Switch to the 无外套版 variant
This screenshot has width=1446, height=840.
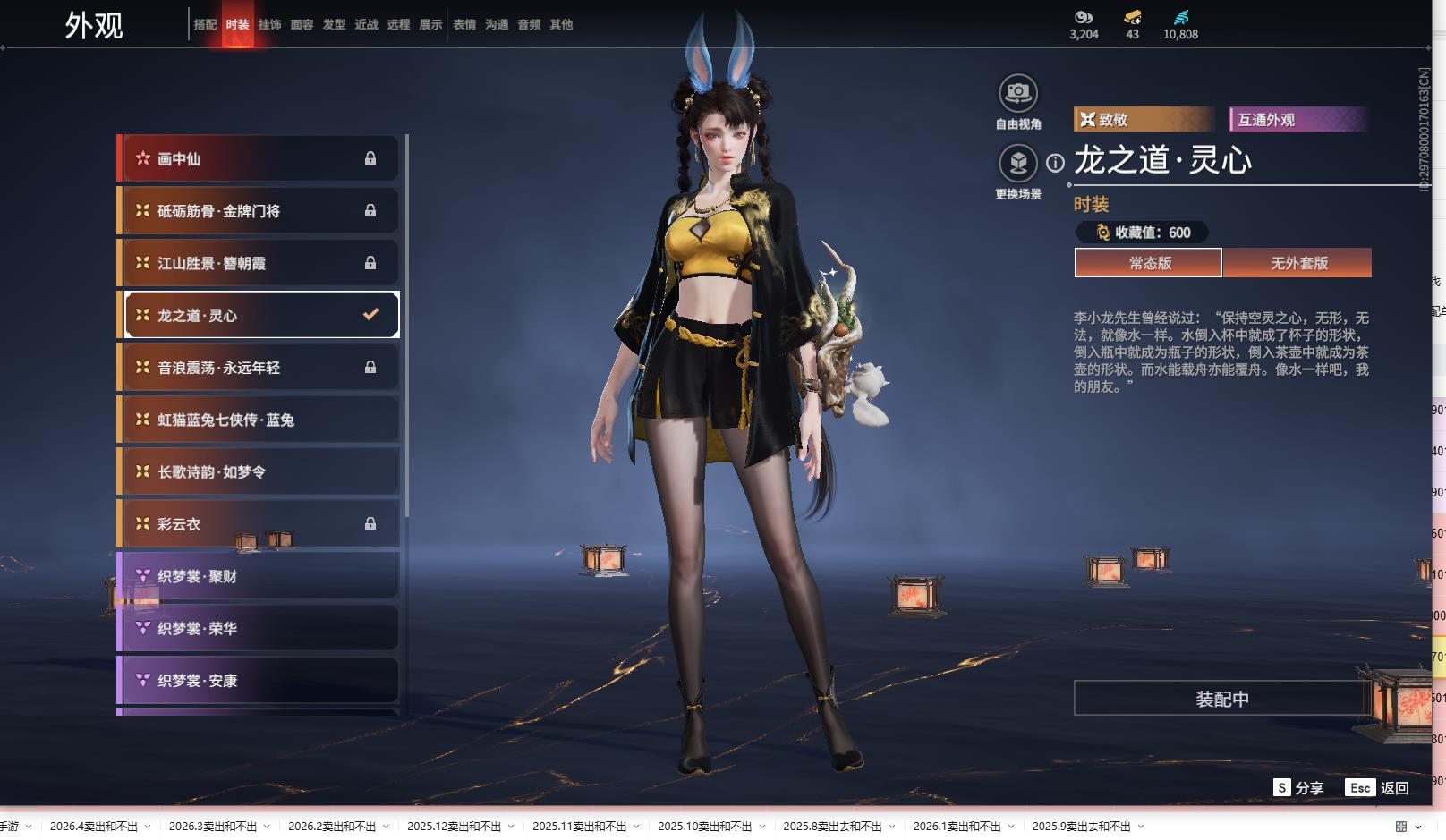(1298, 263)
